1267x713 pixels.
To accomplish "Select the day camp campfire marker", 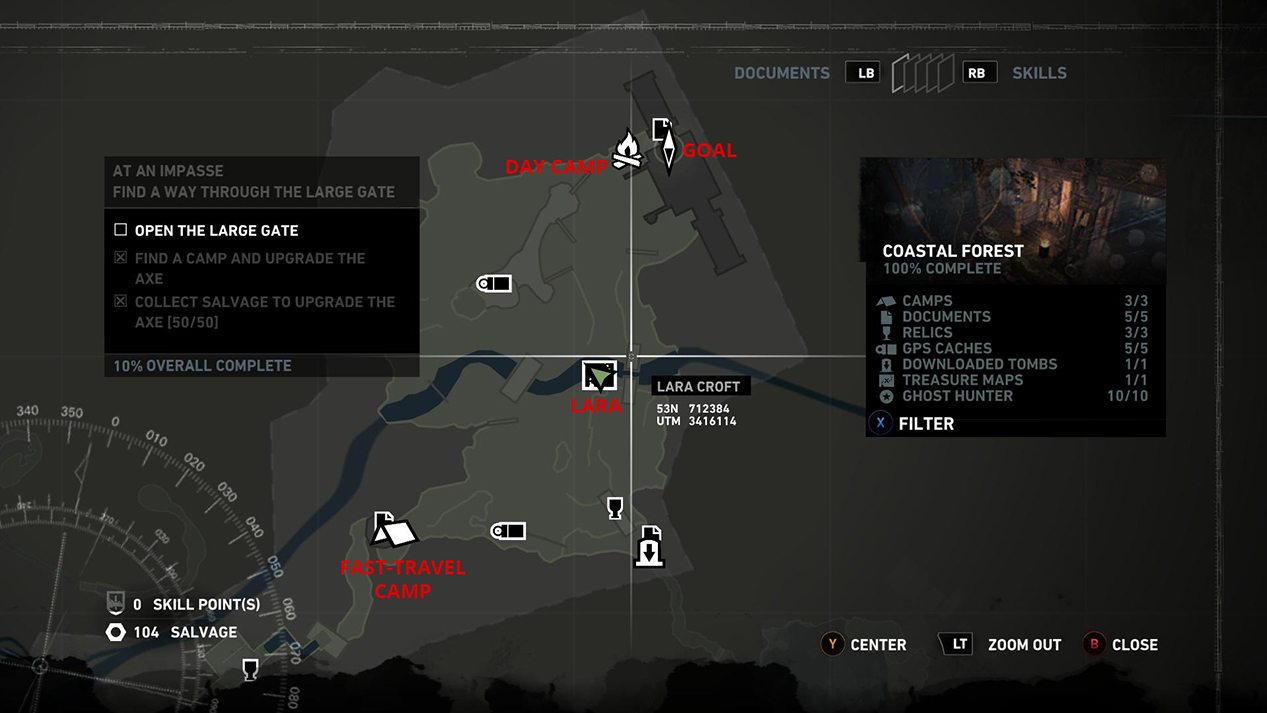I will coord(627,150).
